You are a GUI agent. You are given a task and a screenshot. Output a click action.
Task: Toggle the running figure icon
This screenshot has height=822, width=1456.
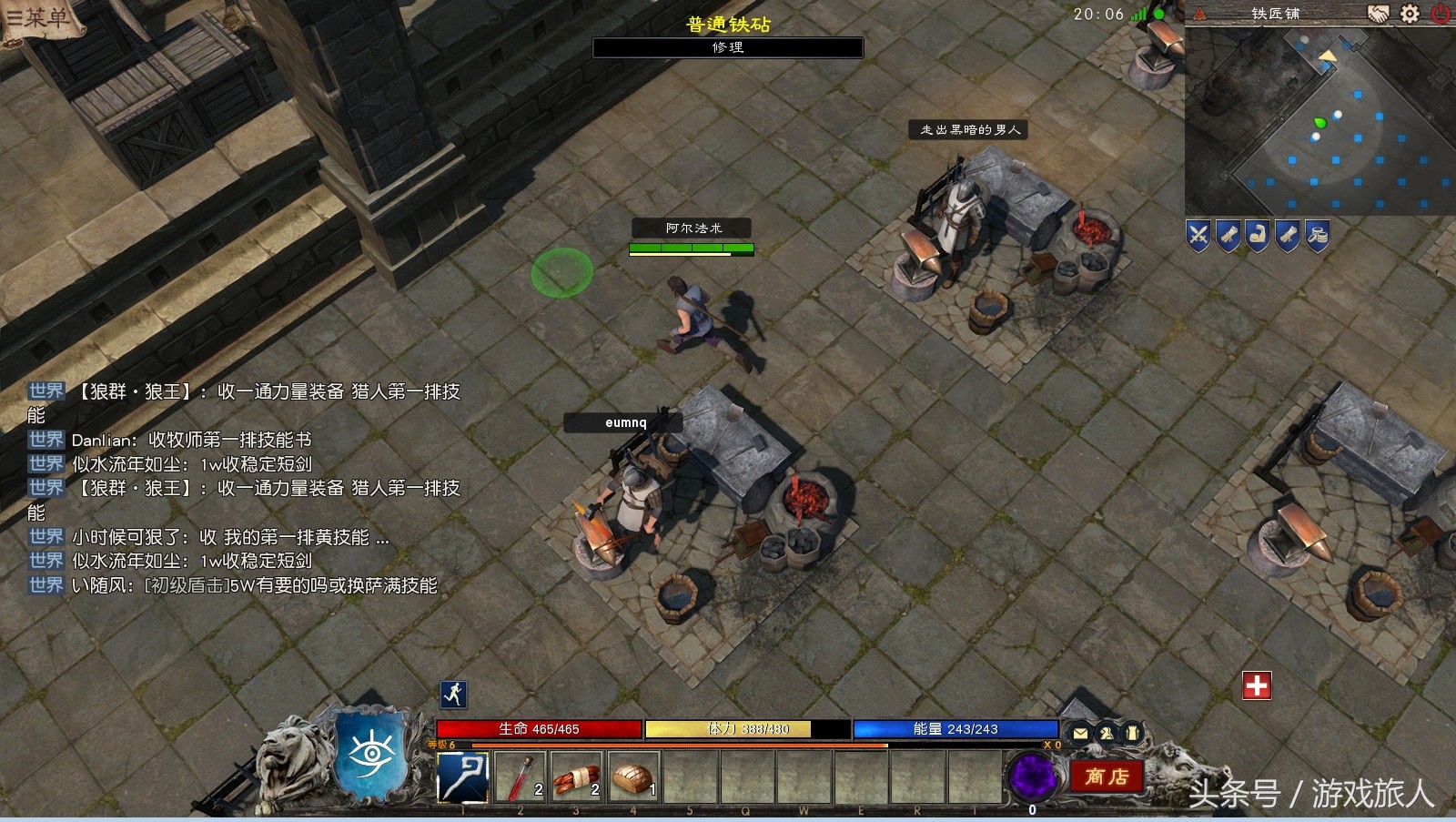point(453,695)
